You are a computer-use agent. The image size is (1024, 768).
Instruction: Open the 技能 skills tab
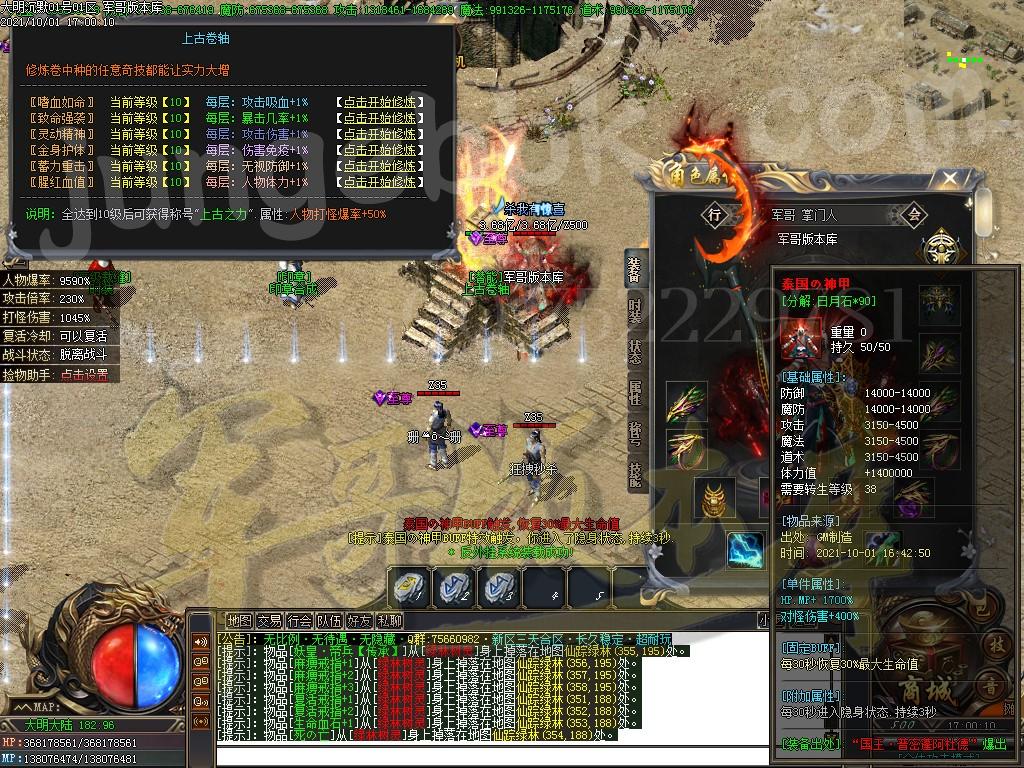pyautogui.click(x=635, y=476)
